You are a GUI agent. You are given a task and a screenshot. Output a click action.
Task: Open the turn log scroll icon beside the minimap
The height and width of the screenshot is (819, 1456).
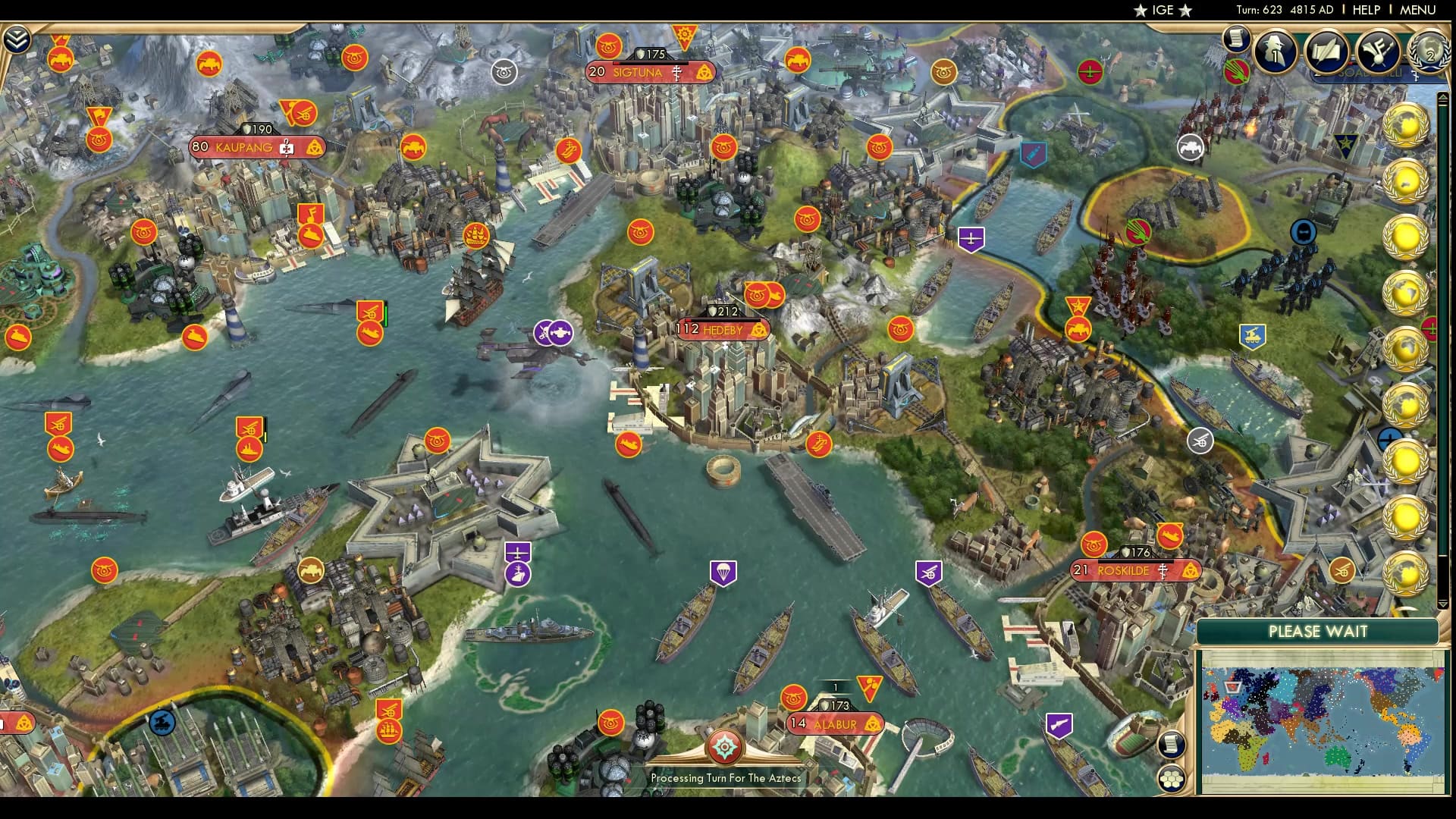point(1171,745)
